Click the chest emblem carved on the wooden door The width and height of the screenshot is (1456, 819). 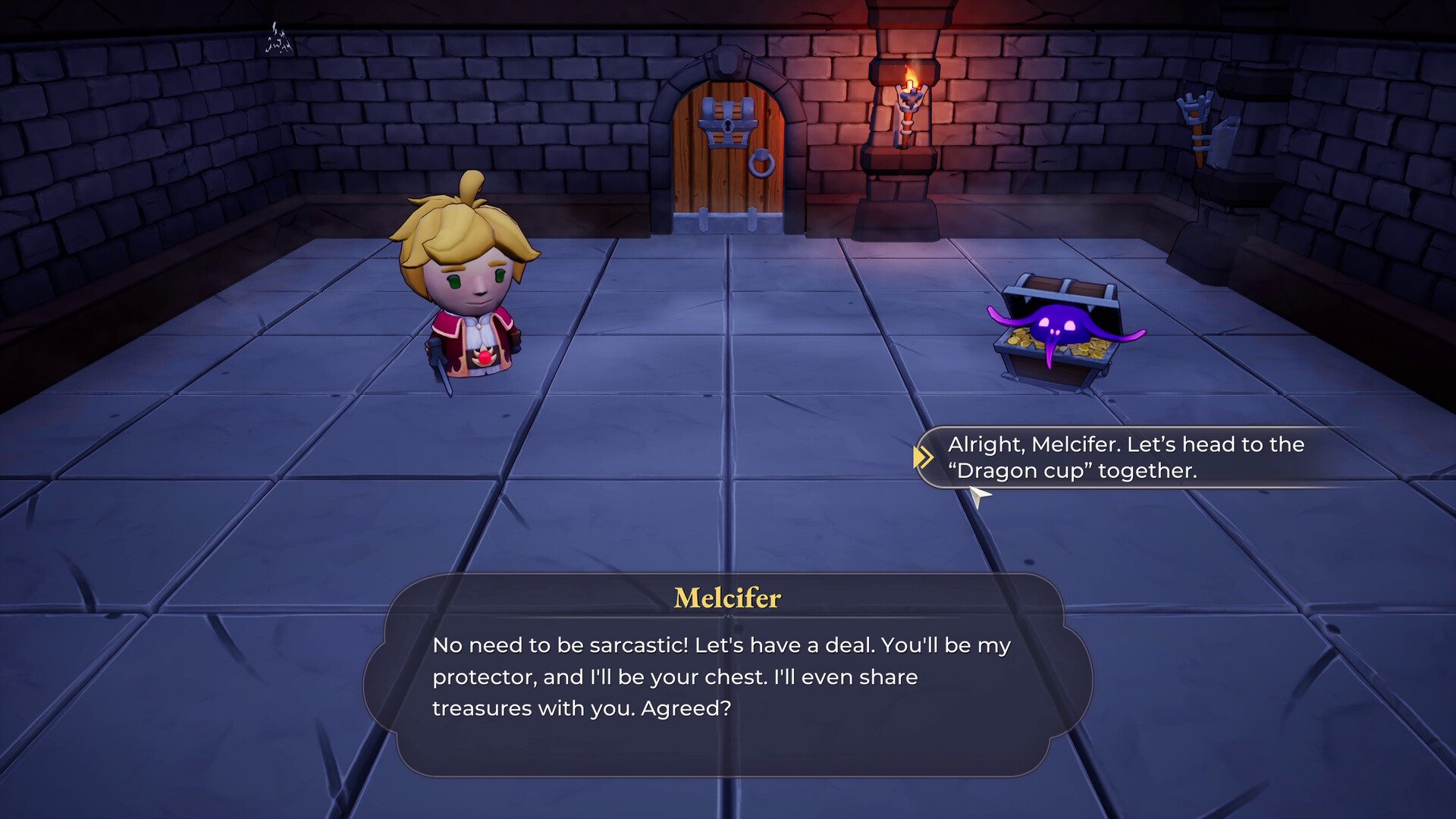point(726,121)
